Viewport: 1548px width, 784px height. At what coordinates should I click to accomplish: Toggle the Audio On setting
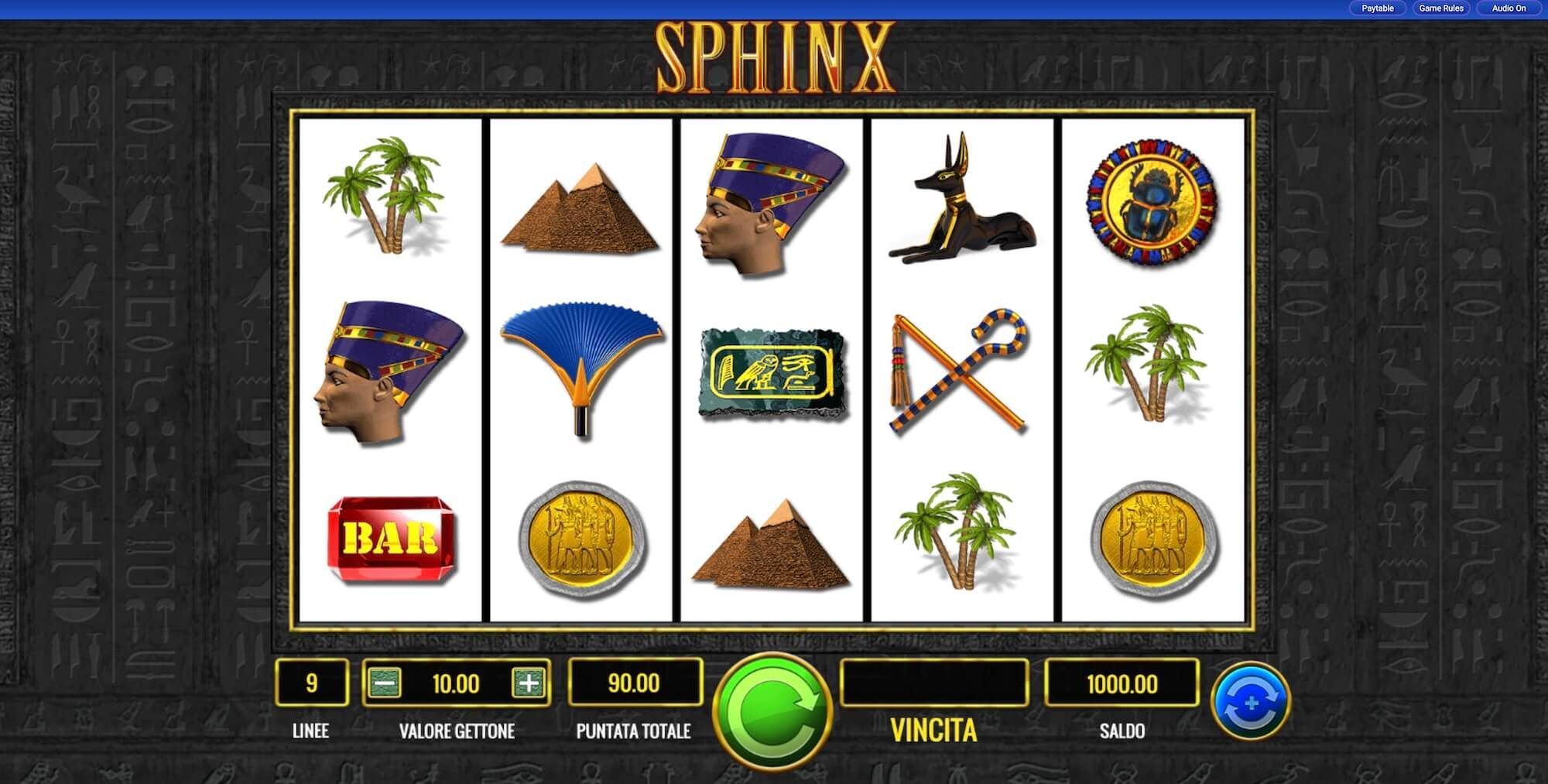coord(1505,9)
